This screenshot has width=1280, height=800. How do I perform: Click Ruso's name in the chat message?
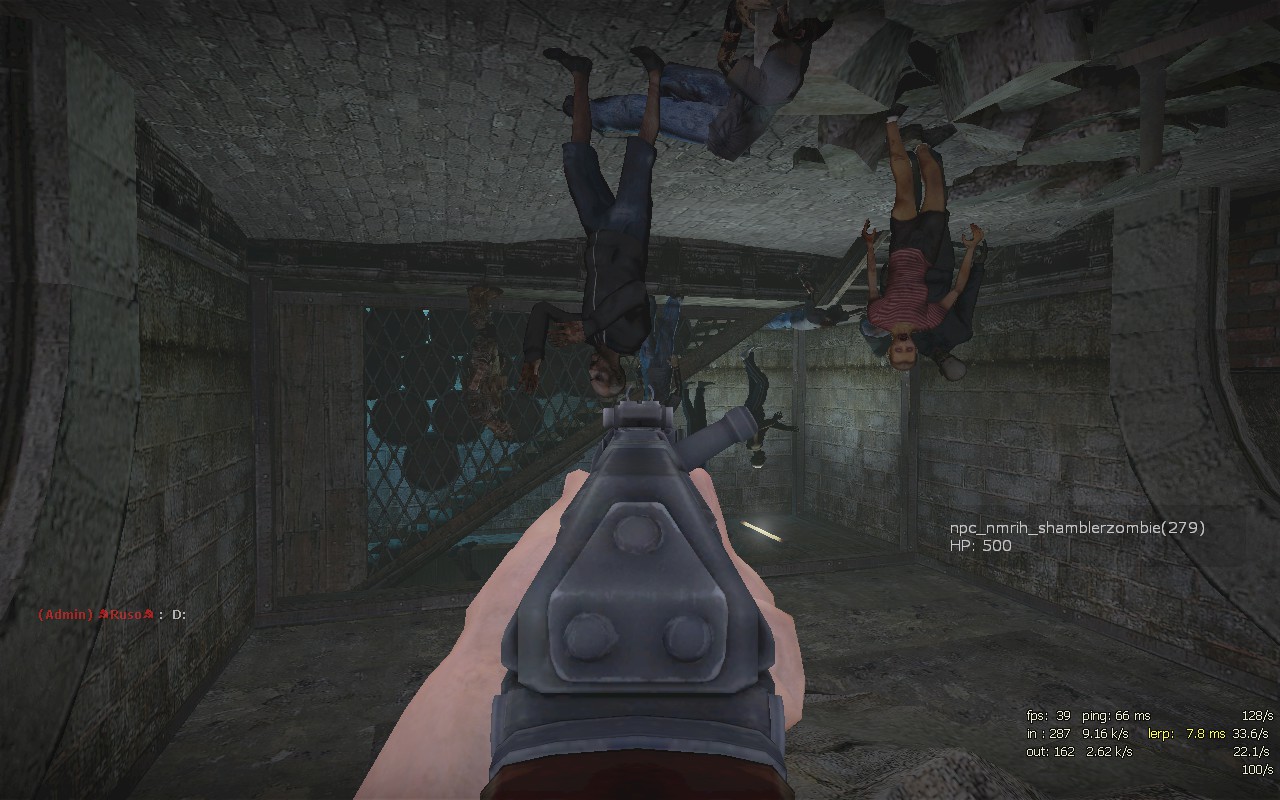[x=125, y=614]
